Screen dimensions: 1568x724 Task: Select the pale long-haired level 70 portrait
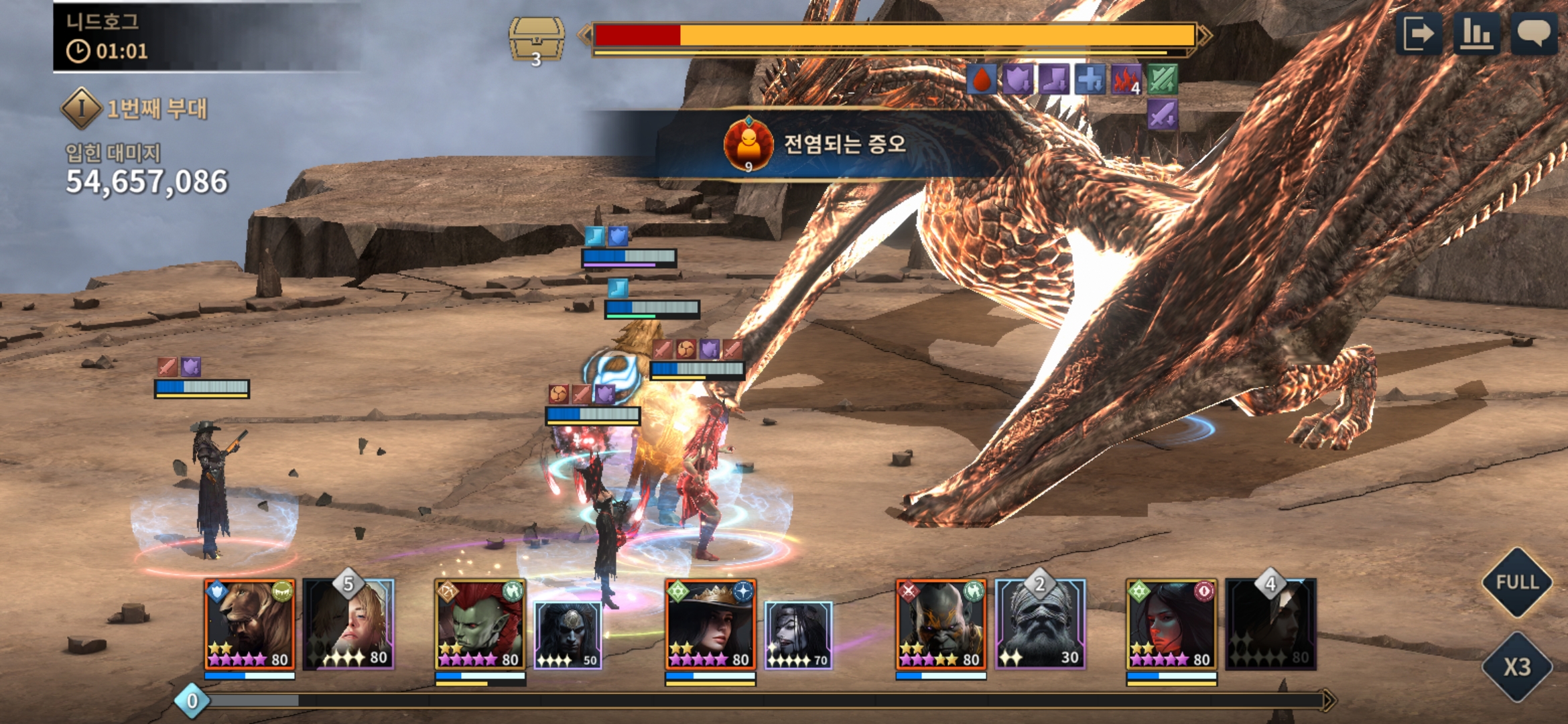tap(799, 634)
